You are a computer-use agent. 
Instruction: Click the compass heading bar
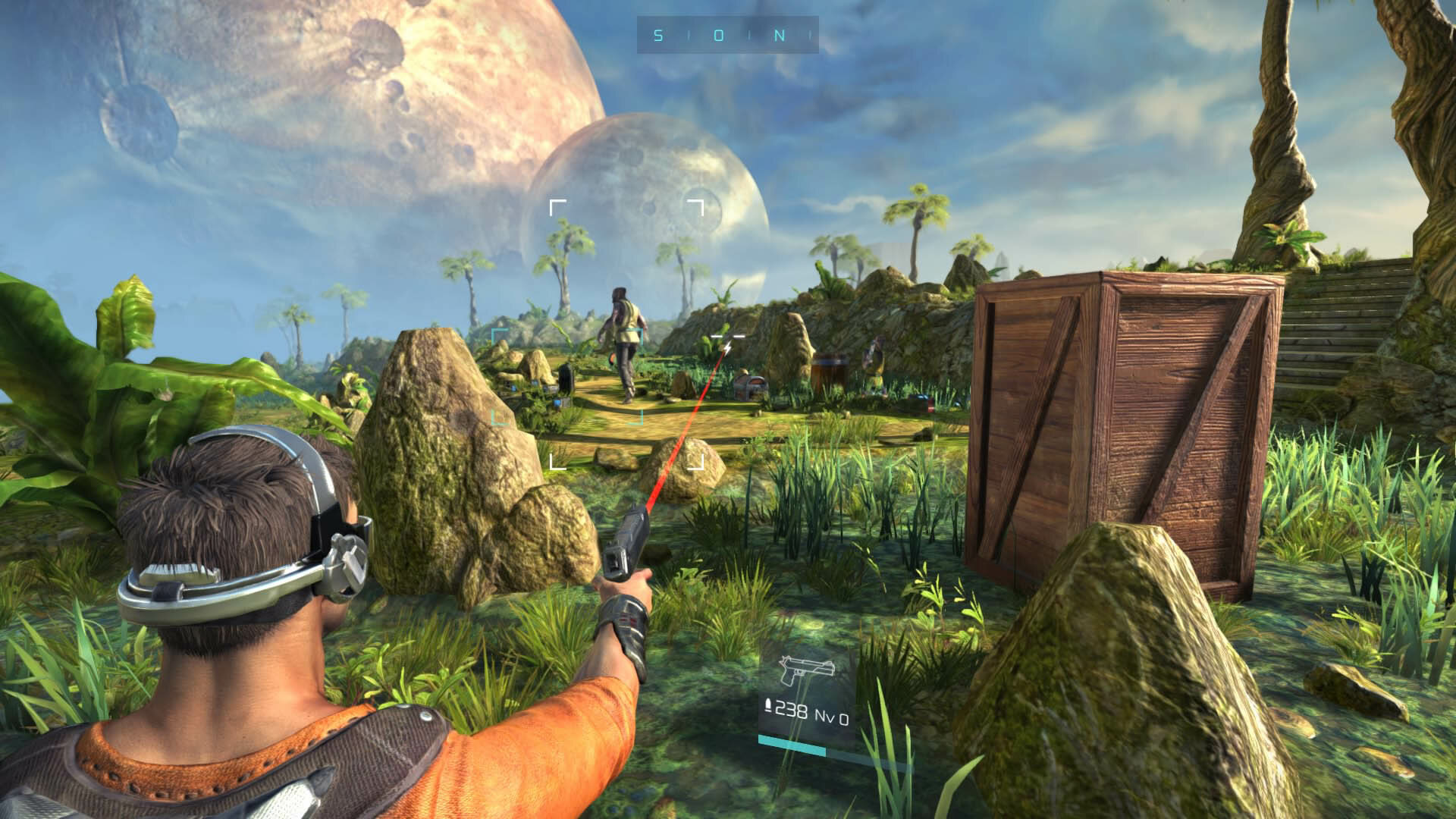coord(727,35)
